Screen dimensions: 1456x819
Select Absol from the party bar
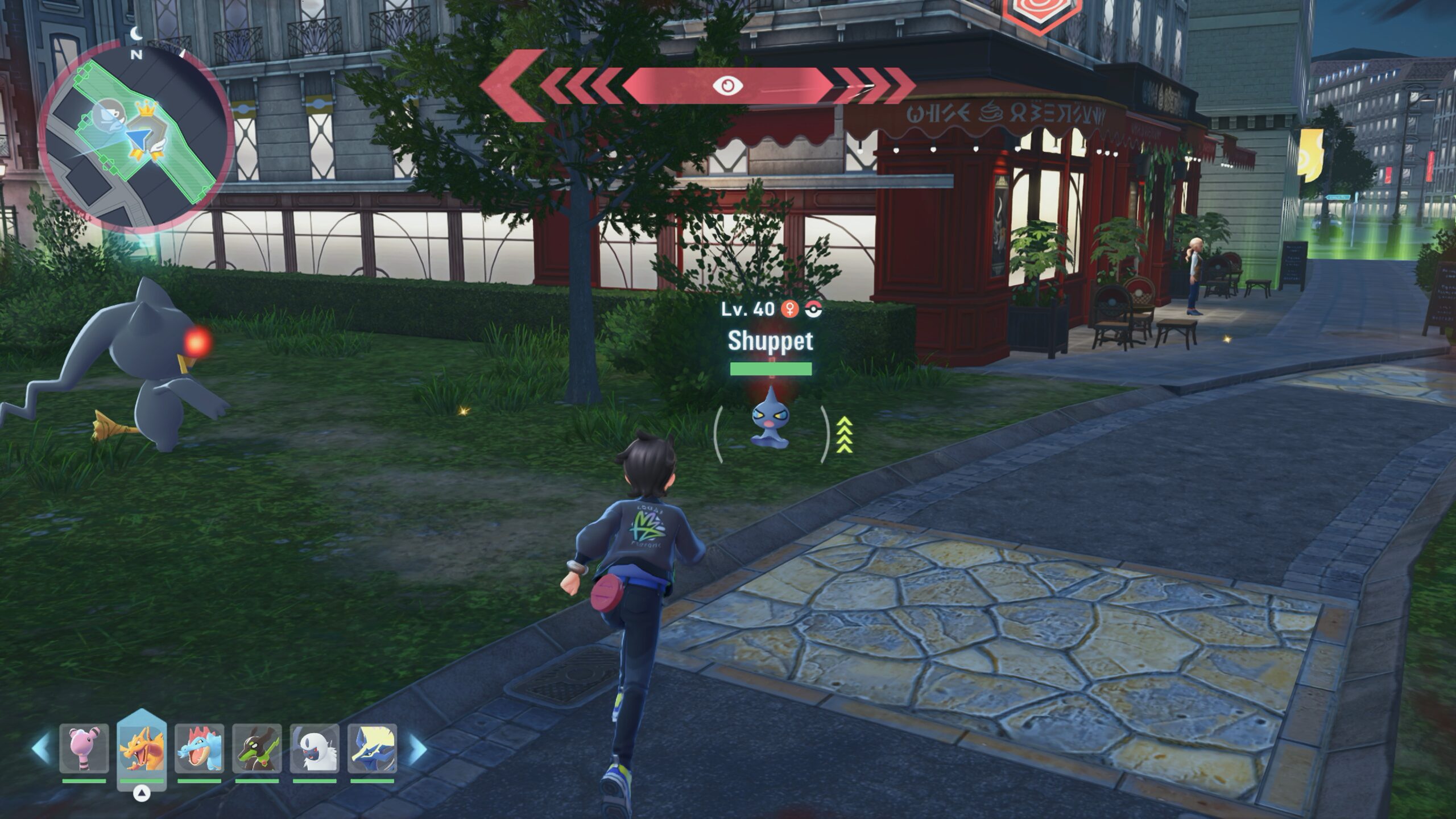click(x=315, y=748)
